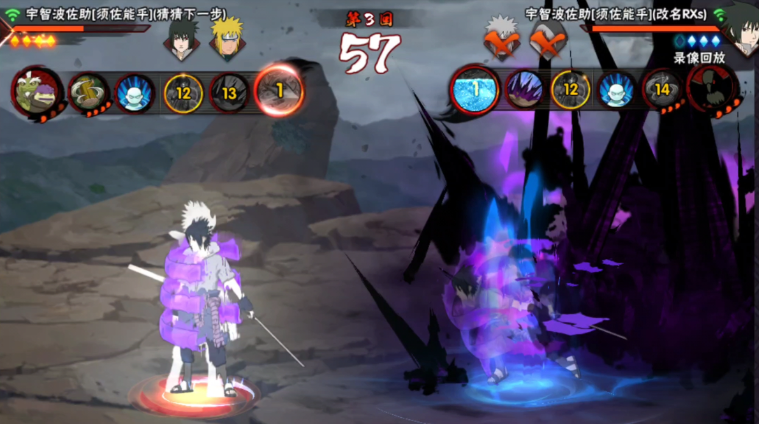Activate the icy blue skill showing 1
The image size is (759, 424).
pyautogui.click(x=474, y=91)
